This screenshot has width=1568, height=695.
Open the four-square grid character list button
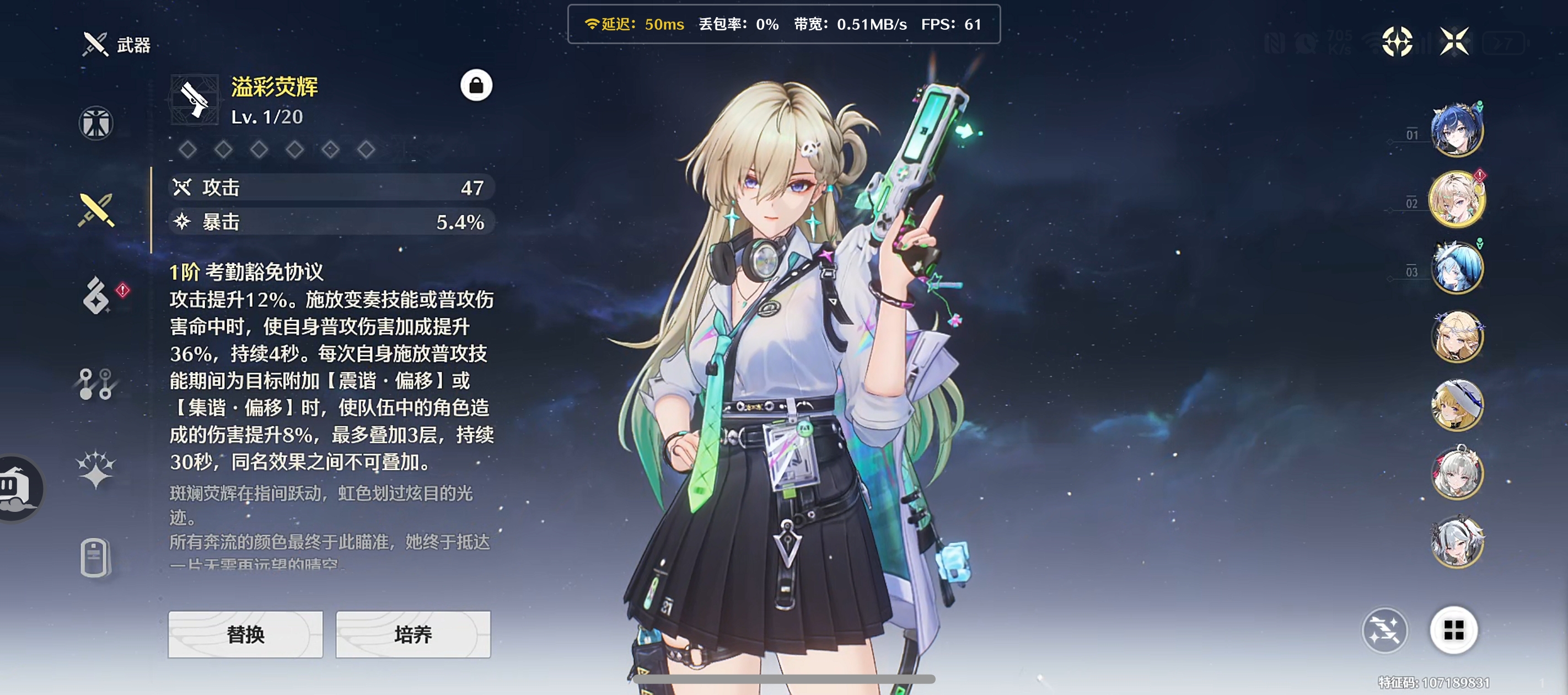point(1453,630)
